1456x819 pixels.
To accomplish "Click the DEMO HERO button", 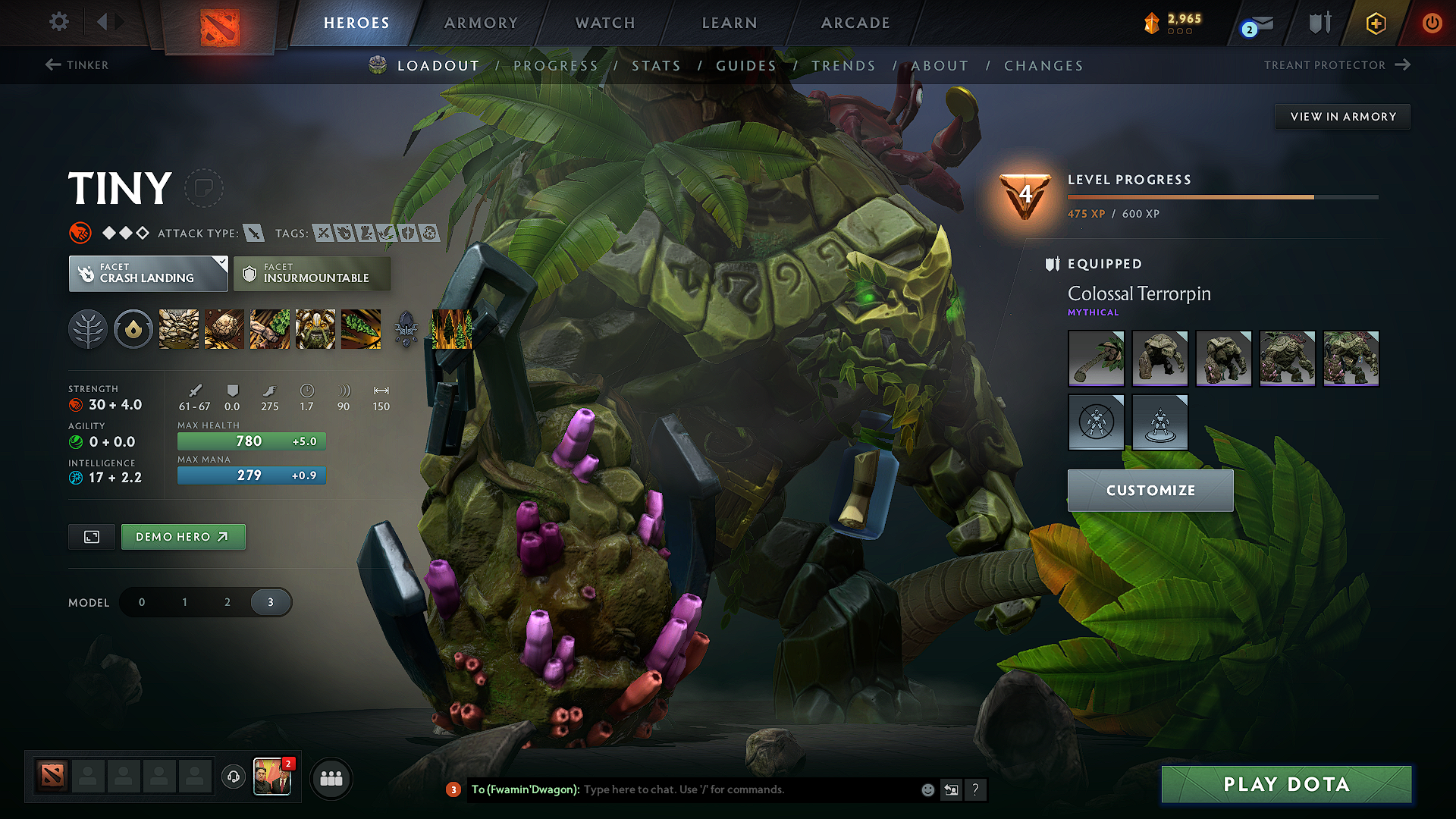I will pos(183,536).
